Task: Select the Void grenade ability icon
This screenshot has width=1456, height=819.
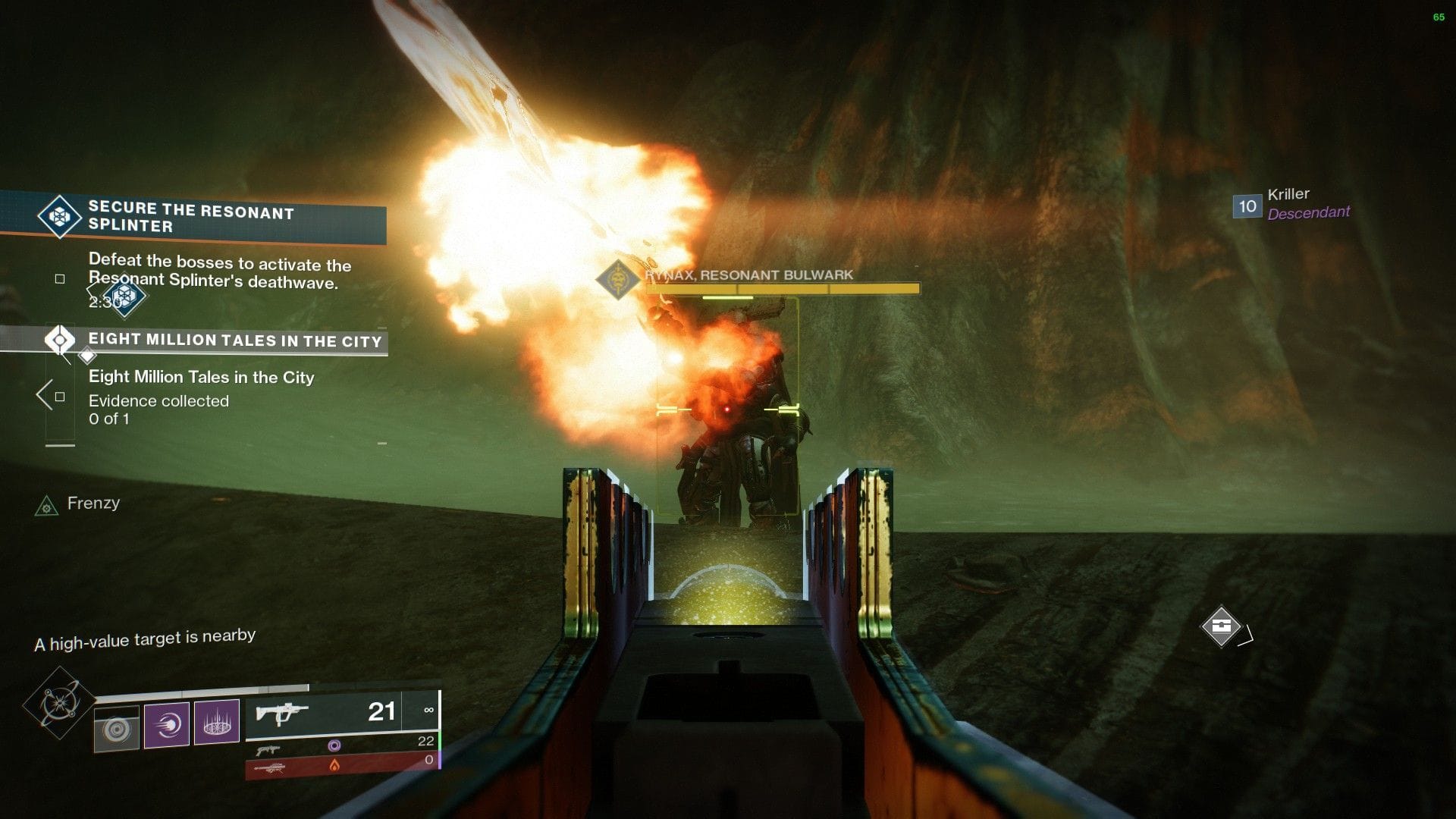Action: (x=218, y=724)
